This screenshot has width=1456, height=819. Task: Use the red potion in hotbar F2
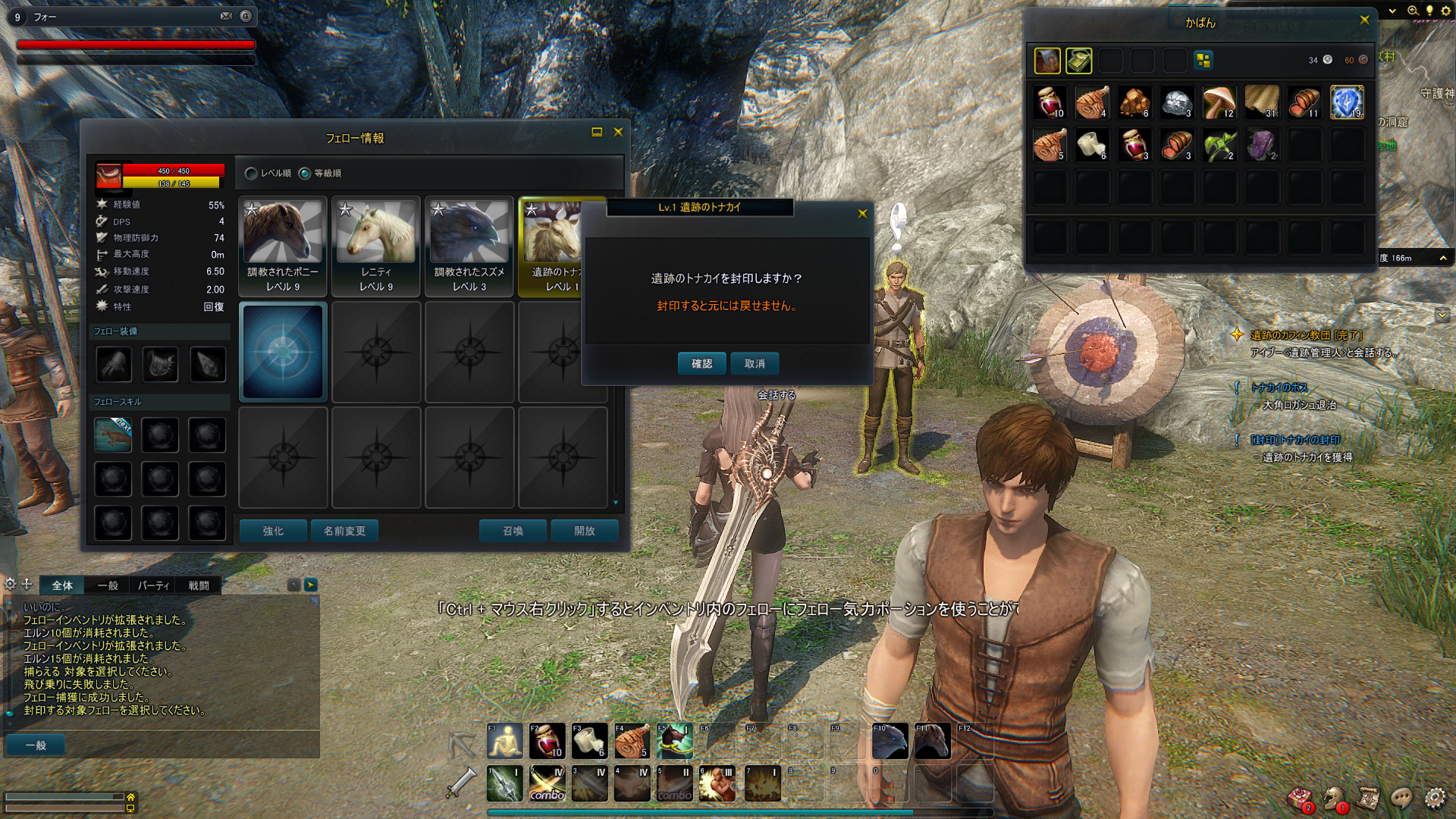click(x=547, y=741)
